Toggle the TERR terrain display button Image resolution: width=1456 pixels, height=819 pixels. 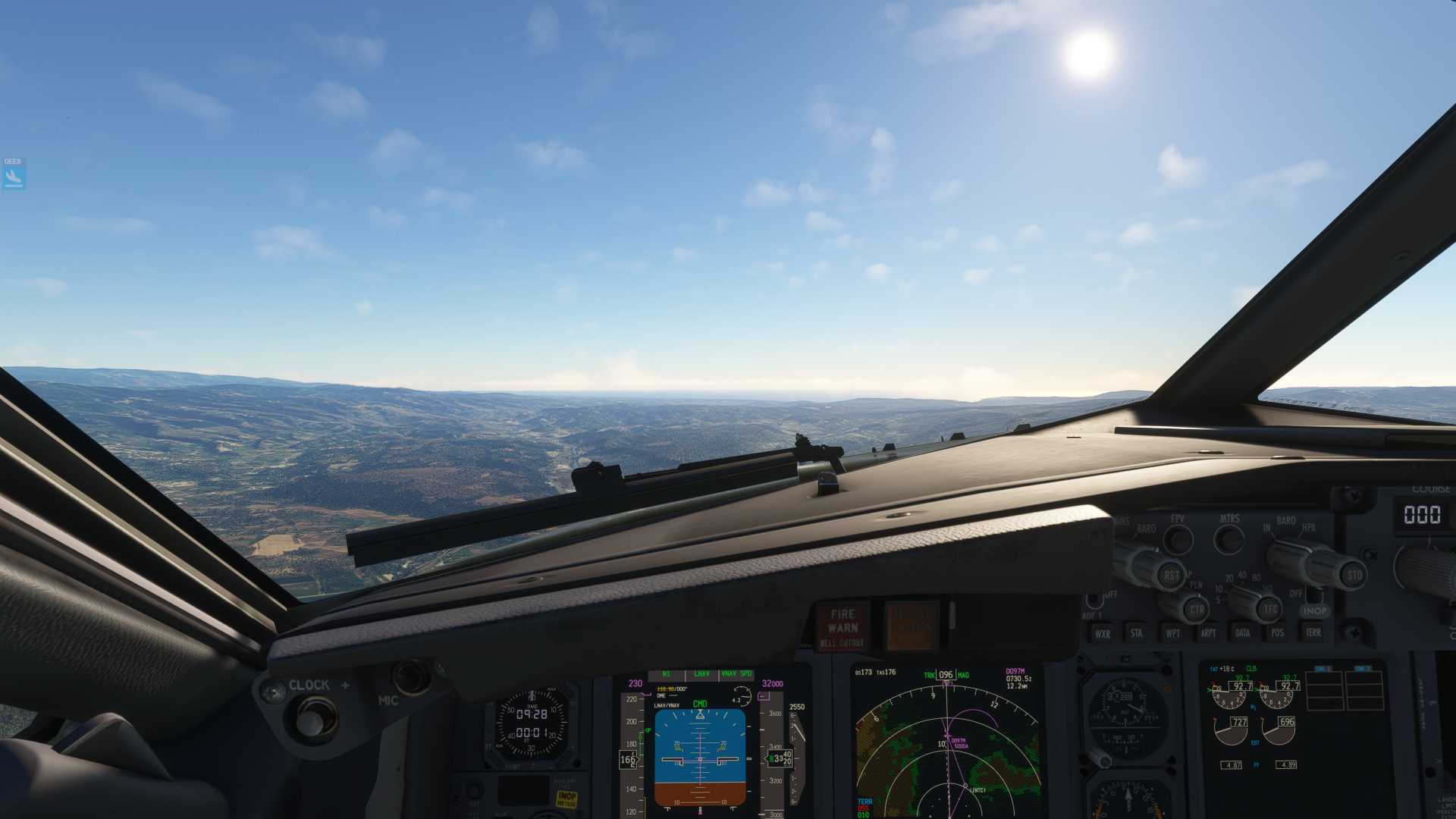pyautogui.click(x=1313, y=632)
